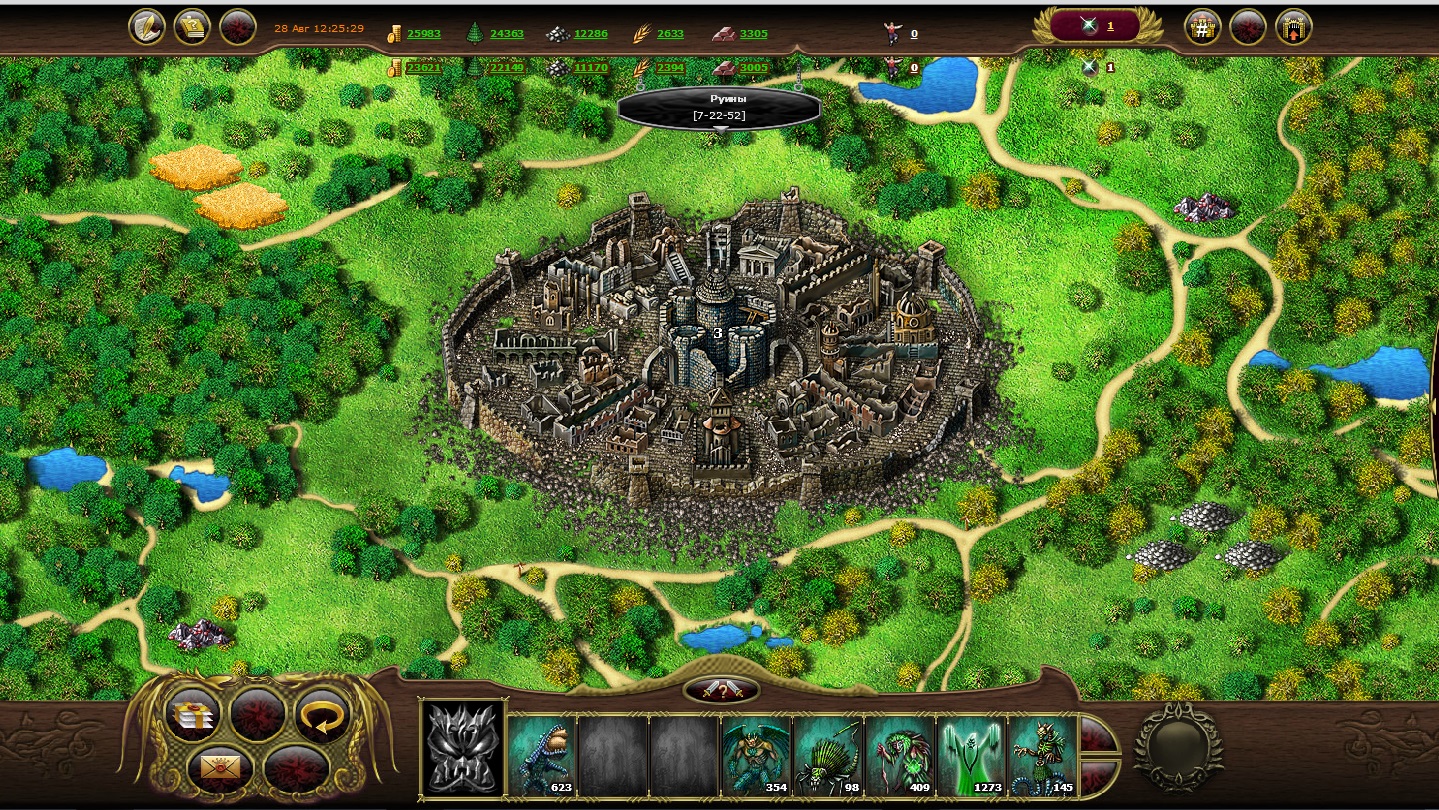The width and height of the screenshot is (1439, 810).
Task: Open the crossed swords question mark button
Action: point(721,690)
